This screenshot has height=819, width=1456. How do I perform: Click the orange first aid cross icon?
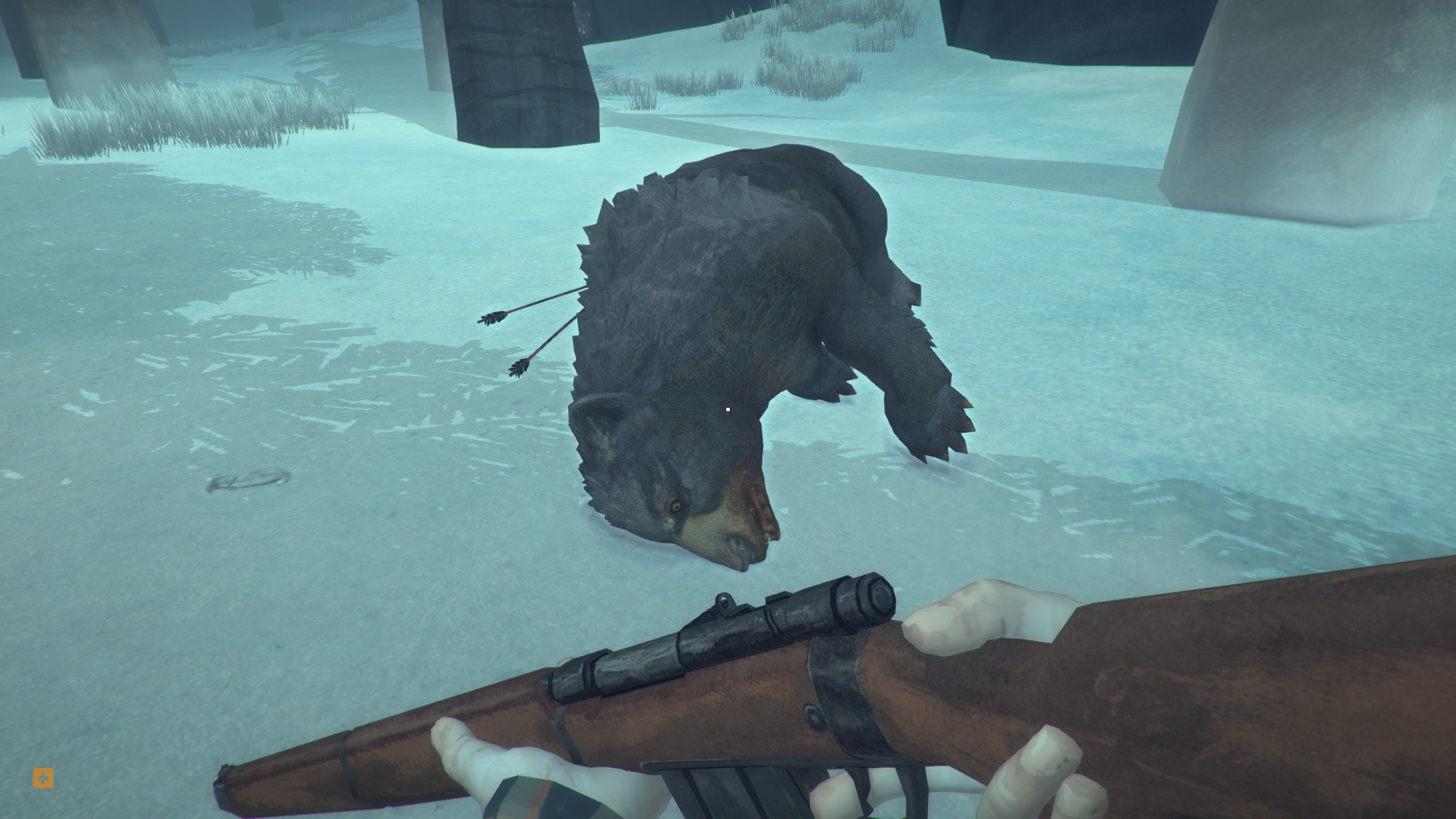click(43, 778)
